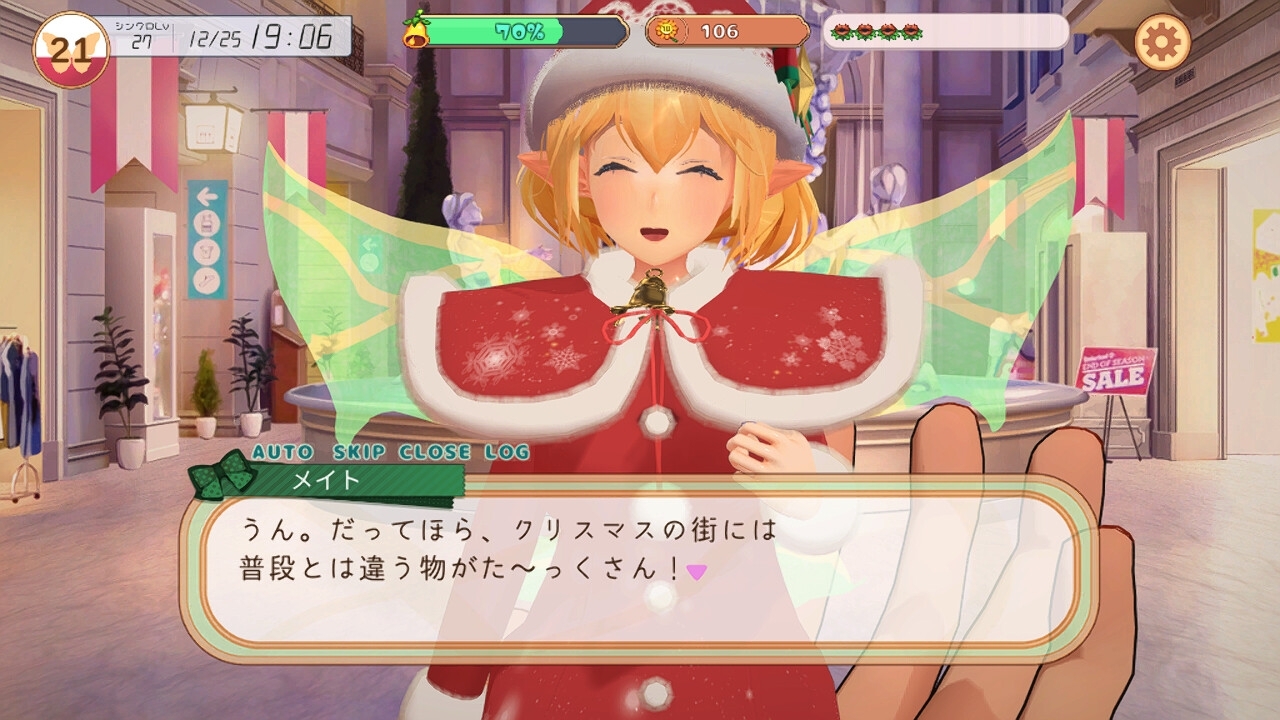Hide the dialogue box with CLOSE

click(x=441, y=452)
